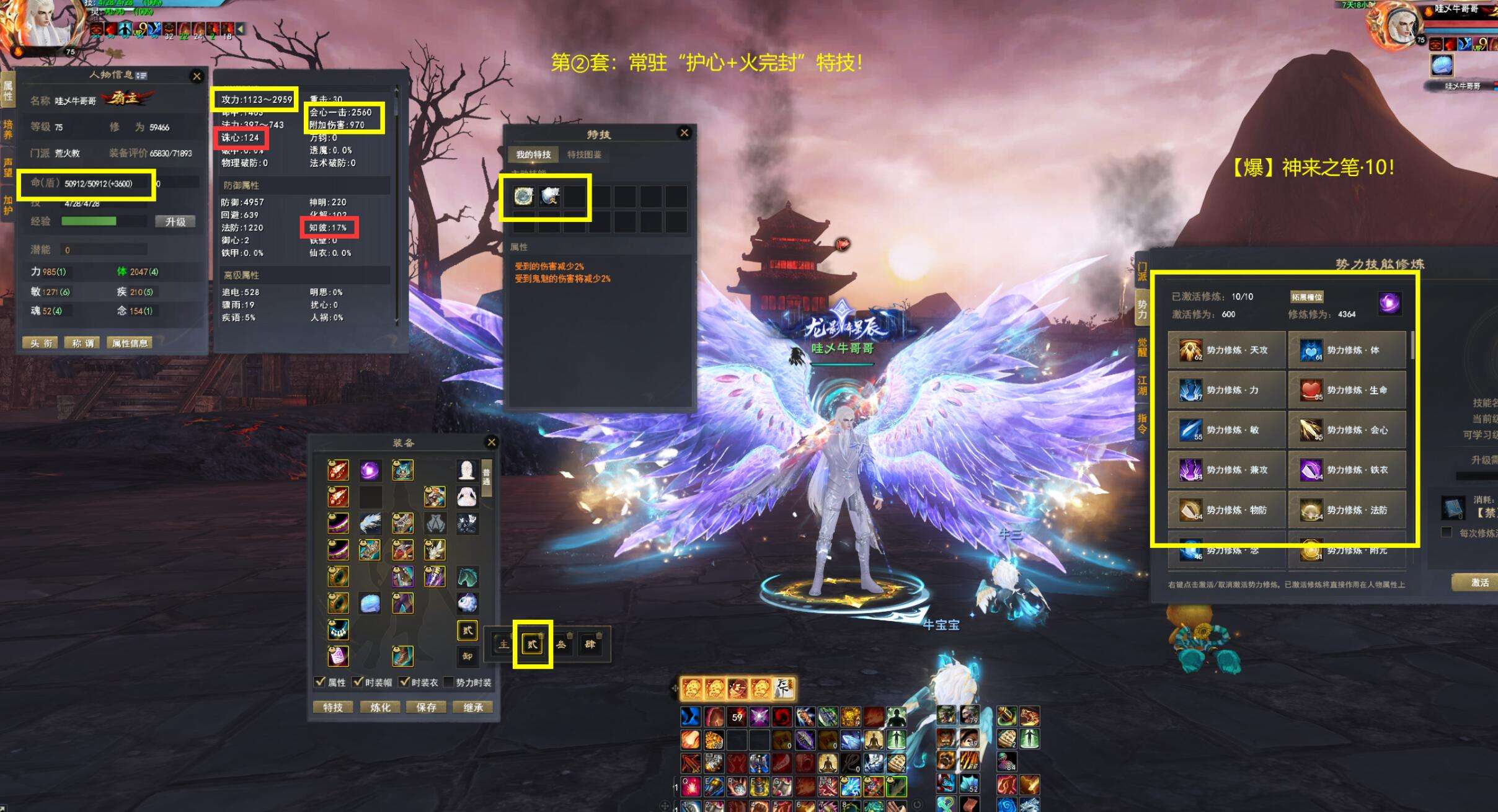
Task: Open the 称谓 button
Action: (x=83, y=343)
